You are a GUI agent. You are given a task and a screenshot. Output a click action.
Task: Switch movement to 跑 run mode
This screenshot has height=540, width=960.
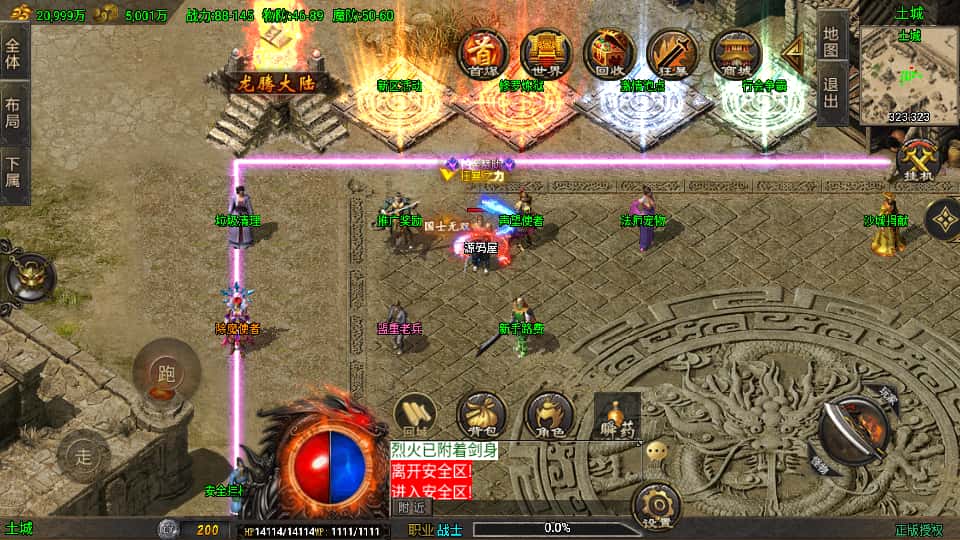(x=165, y=373)
